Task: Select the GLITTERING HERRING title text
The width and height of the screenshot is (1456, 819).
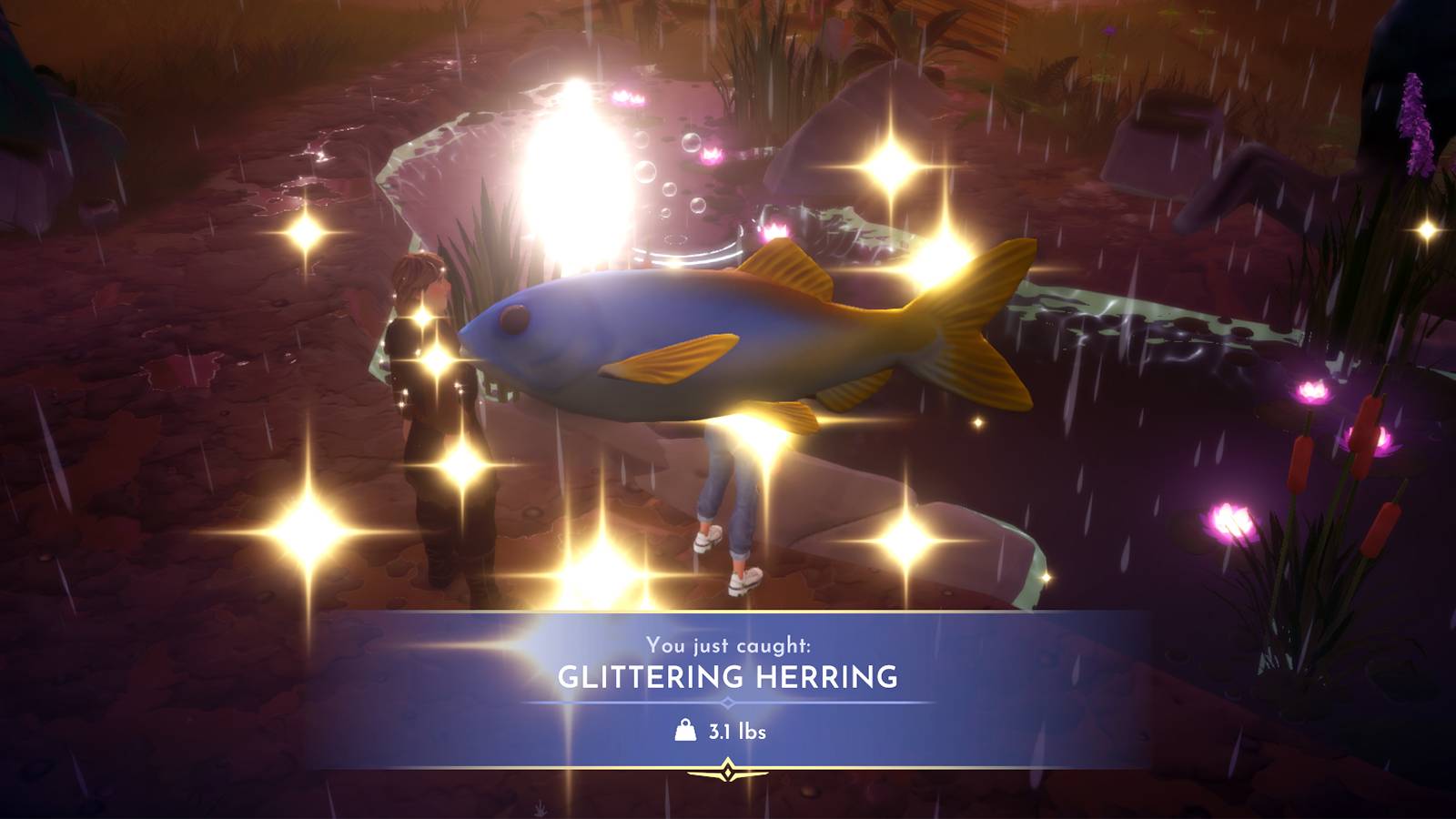Action: (728, 676)
